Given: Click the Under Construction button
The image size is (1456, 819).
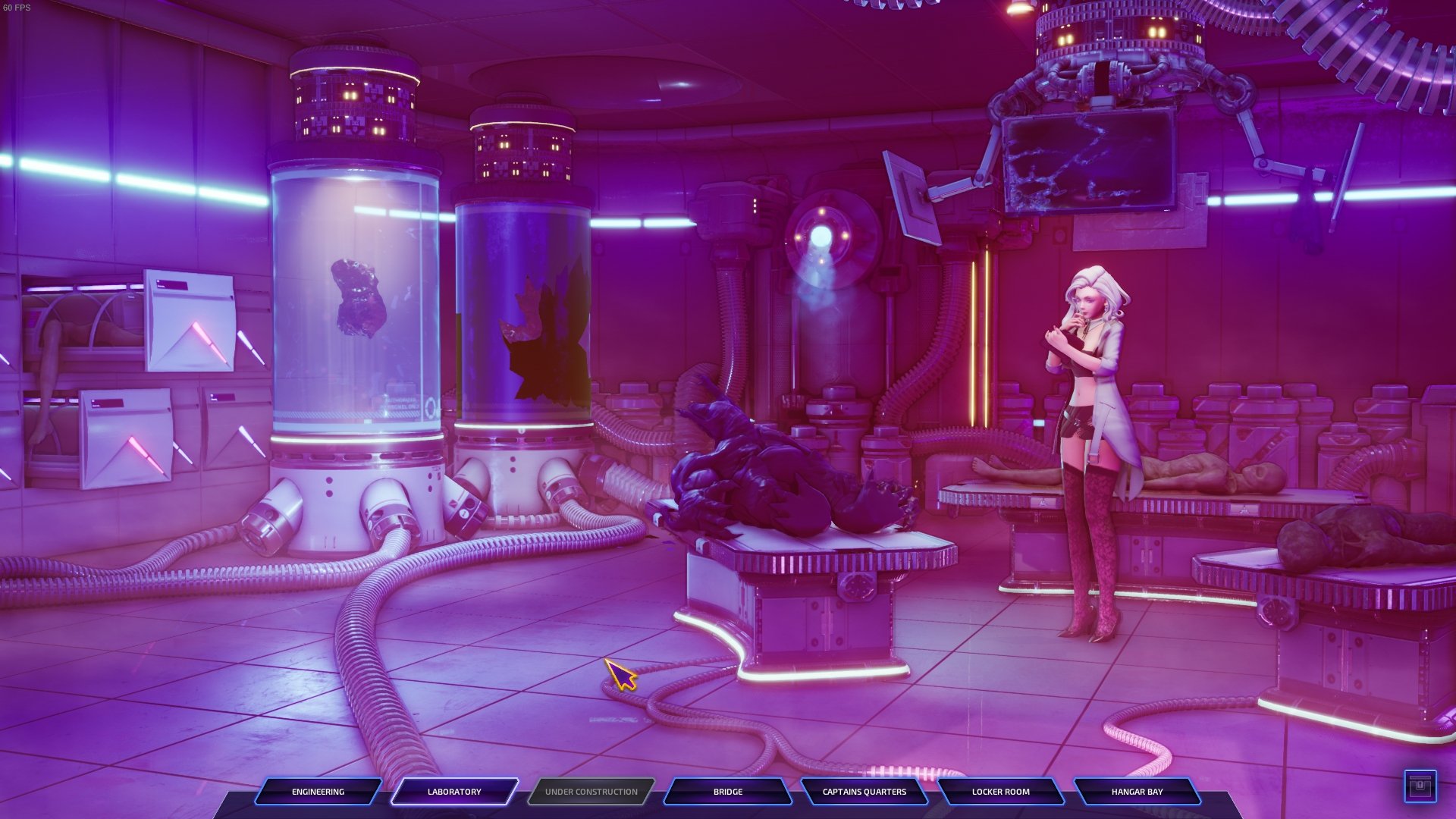Looking at the screenshot, I should [591, 792].
